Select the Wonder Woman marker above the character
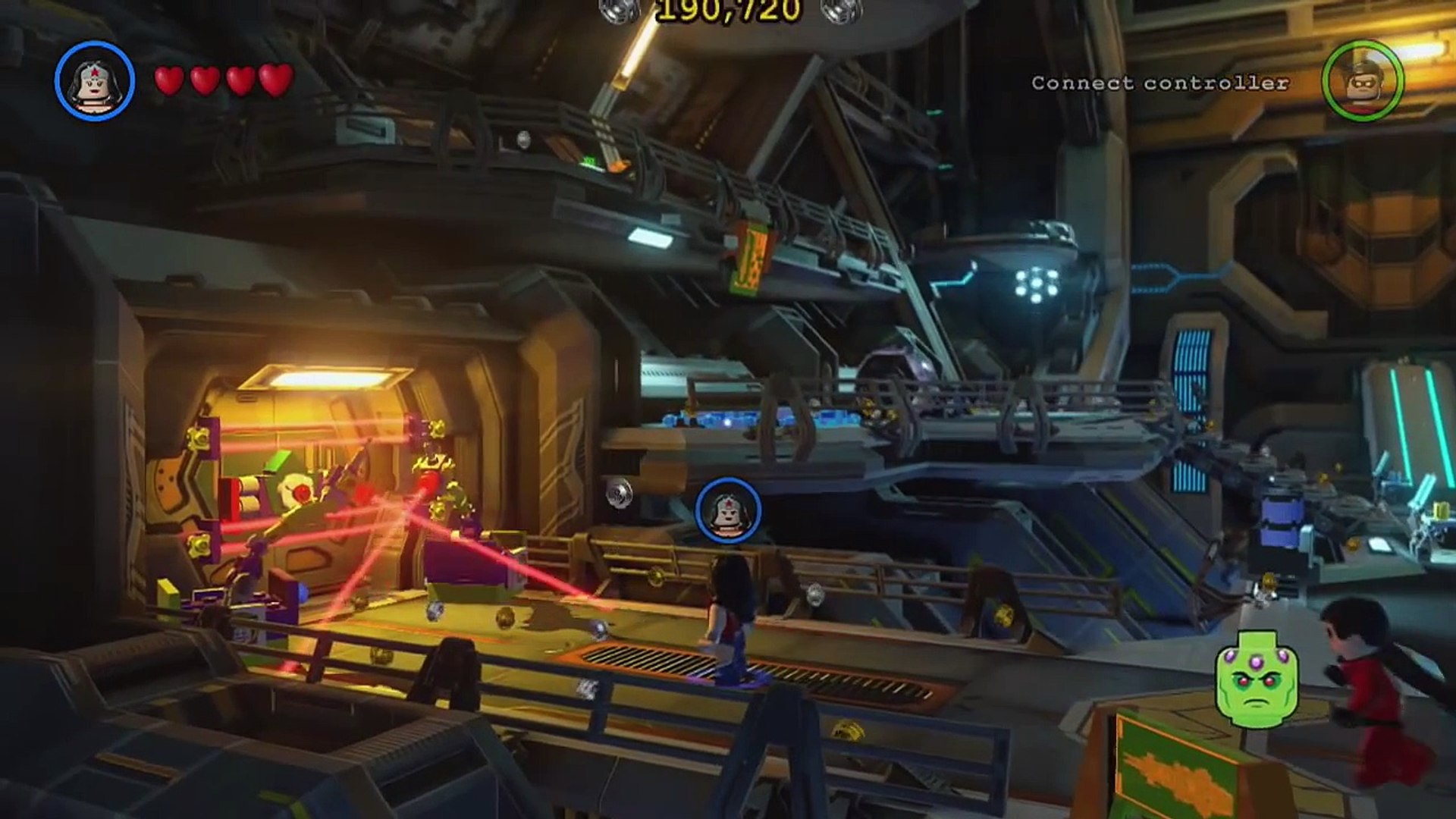Viewport: 1456px width, 819px height. (x=728, y=510)
